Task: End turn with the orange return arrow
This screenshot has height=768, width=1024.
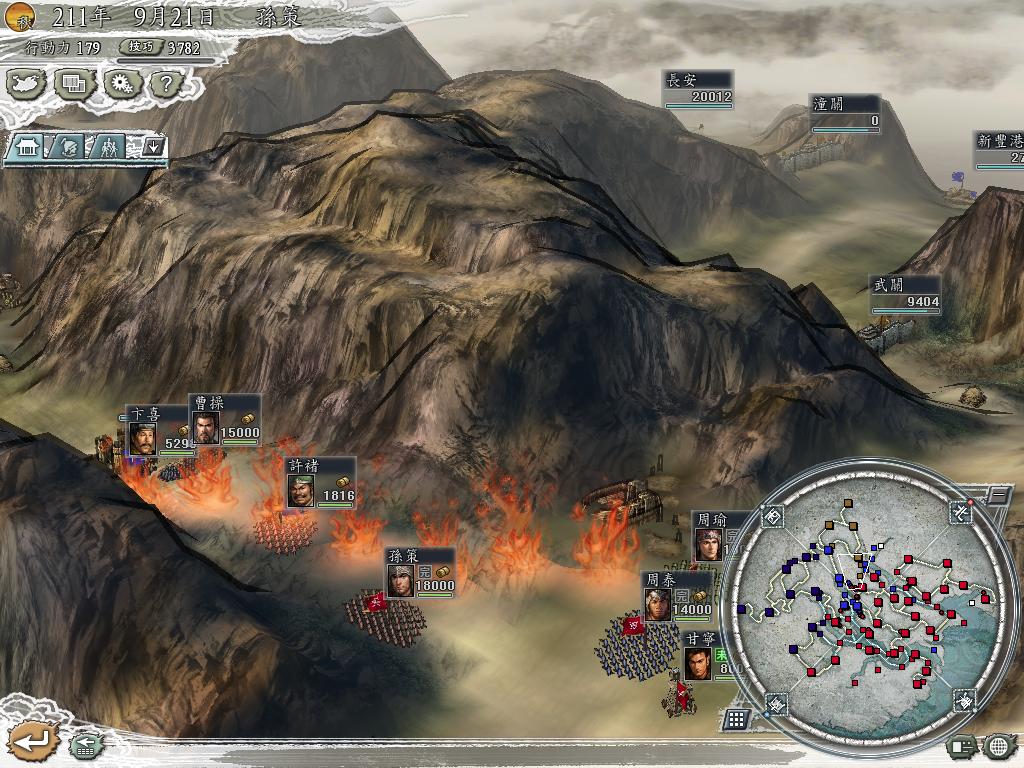Action: click(x=31, y=741)
